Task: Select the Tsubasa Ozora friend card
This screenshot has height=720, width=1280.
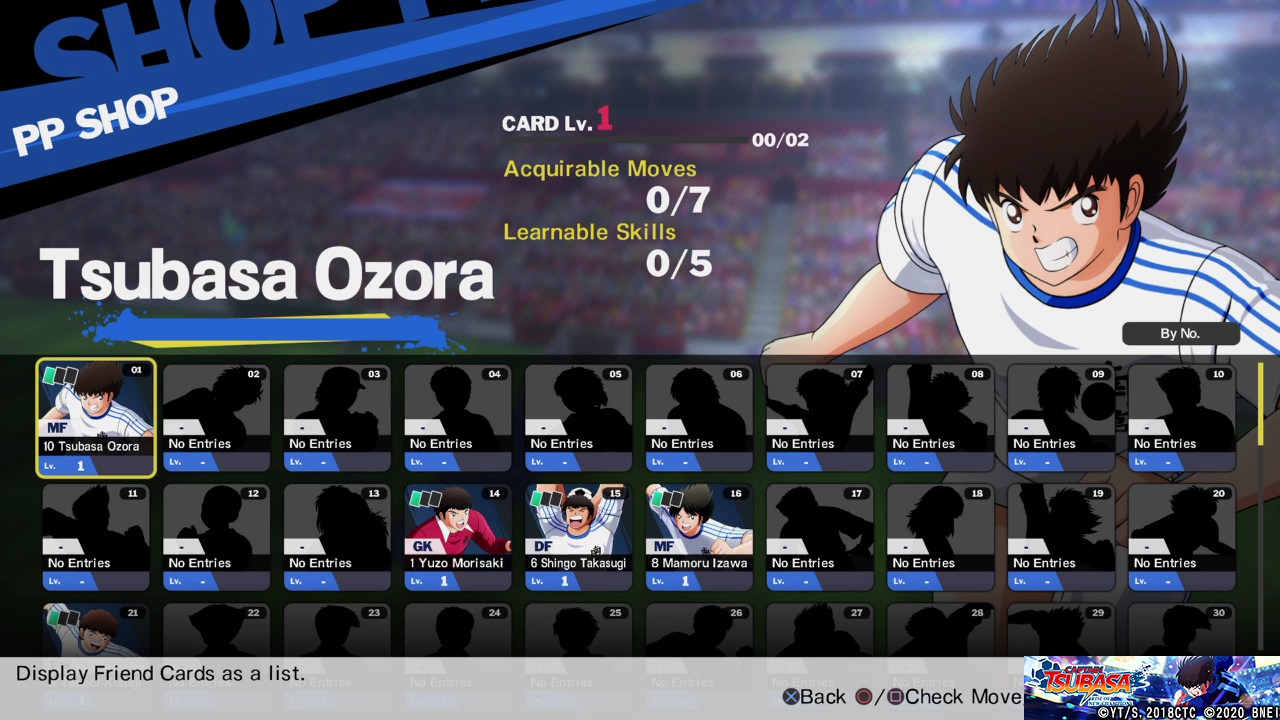Action: (96, 417)
